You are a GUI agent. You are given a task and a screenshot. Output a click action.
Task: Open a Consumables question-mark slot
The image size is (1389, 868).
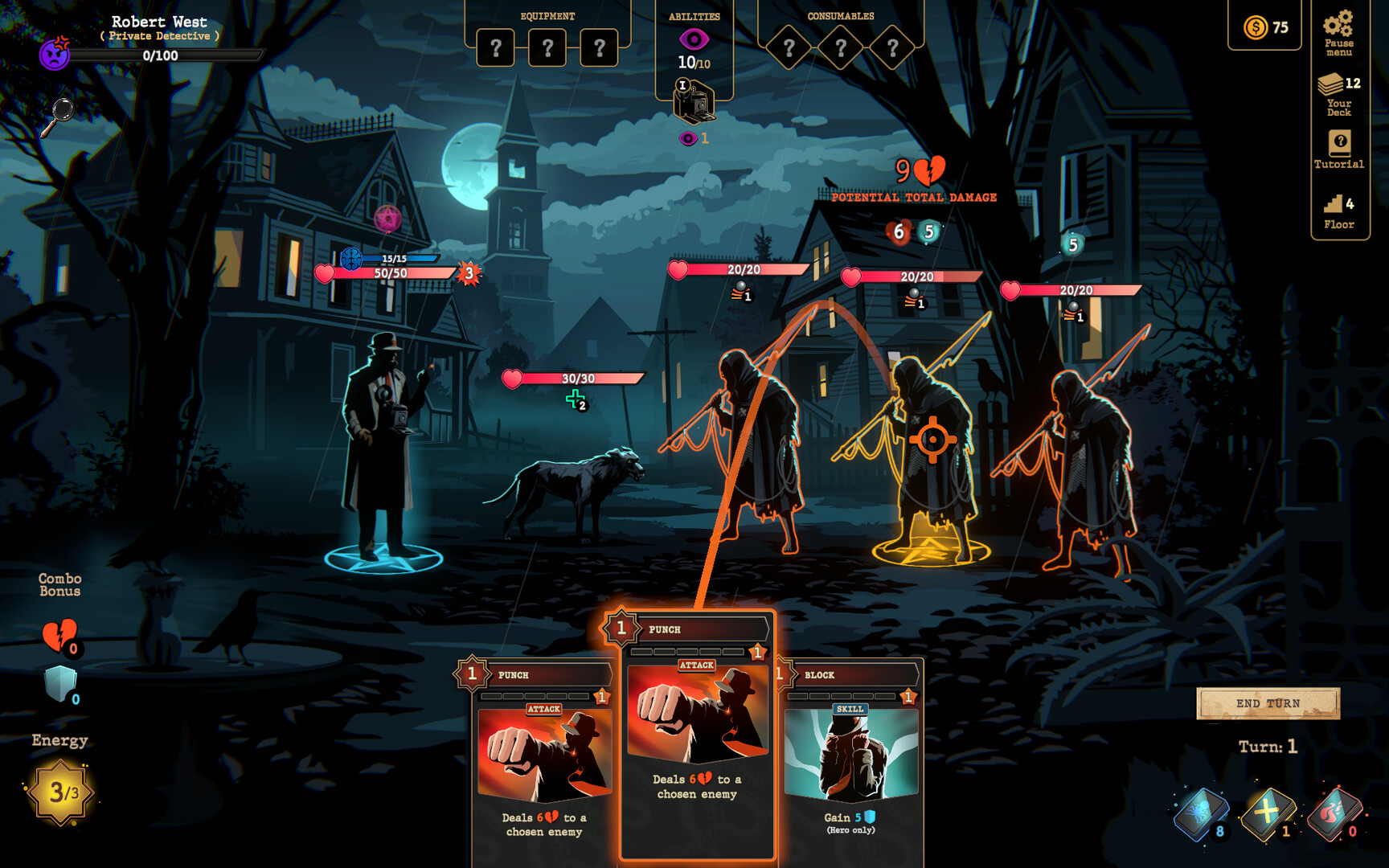point(789,47)
